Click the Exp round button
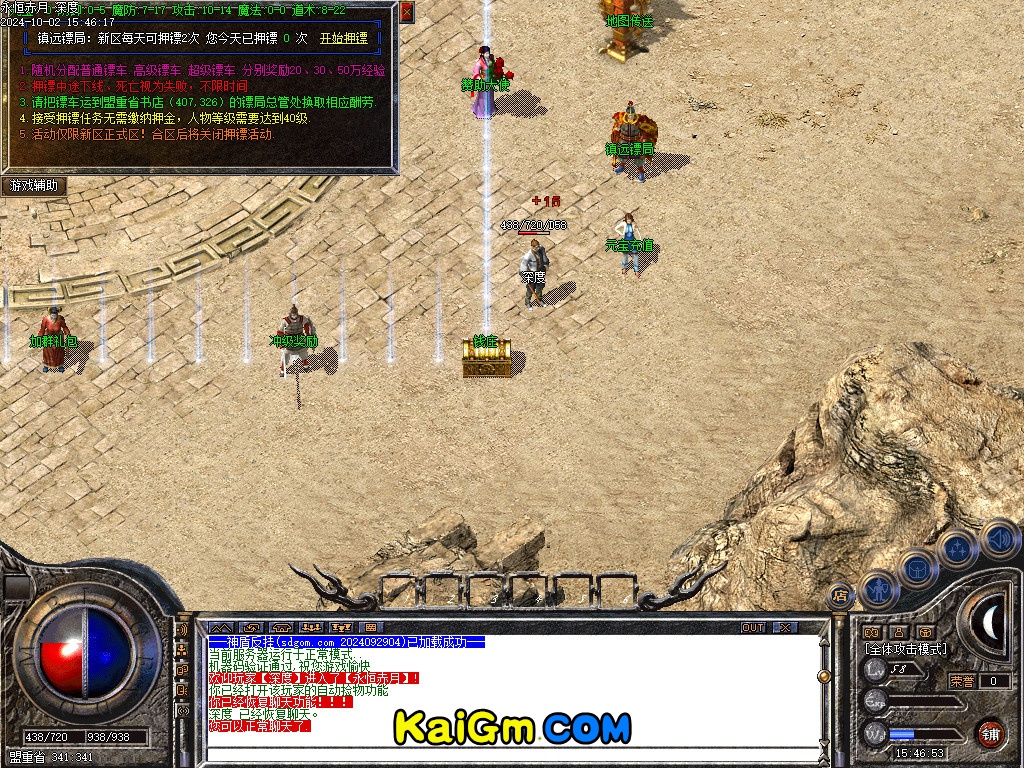This screenshot has width=1024, height=768. pos(876,701)
